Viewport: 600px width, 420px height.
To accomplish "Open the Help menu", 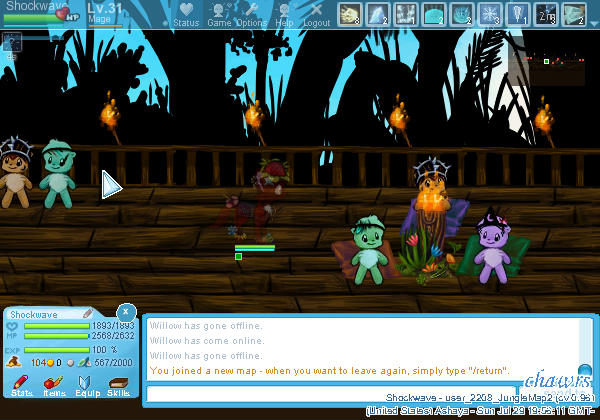I will [x=284, y=14].
